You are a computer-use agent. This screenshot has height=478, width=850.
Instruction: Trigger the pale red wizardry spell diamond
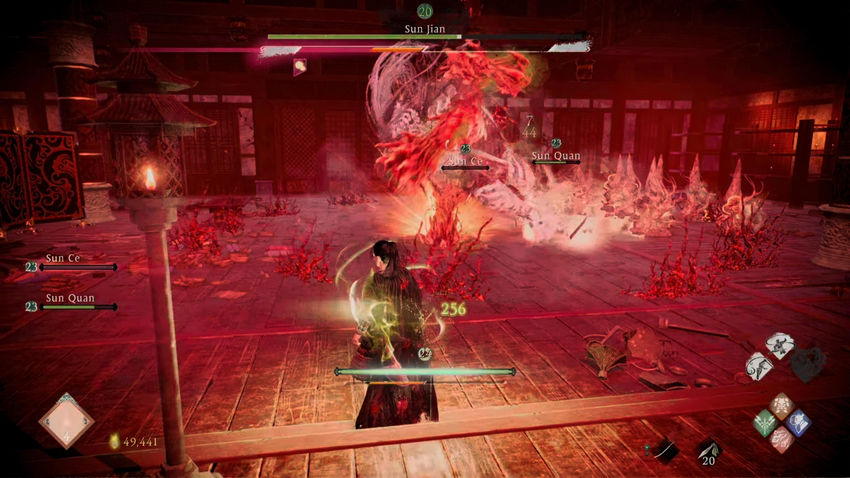[x=781, y=438]
